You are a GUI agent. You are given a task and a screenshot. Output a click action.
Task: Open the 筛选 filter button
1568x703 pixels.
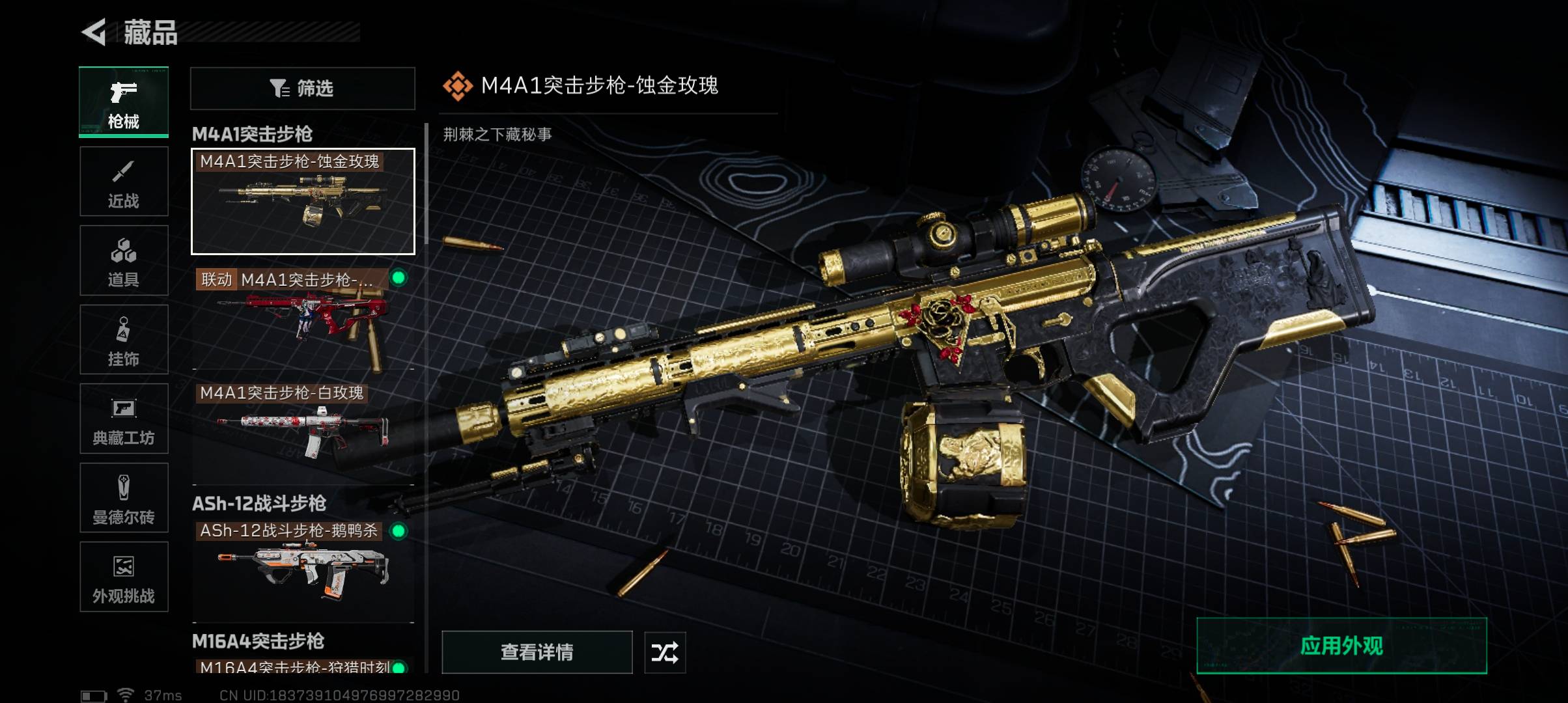pyautogui.click(x=302, y=88)
